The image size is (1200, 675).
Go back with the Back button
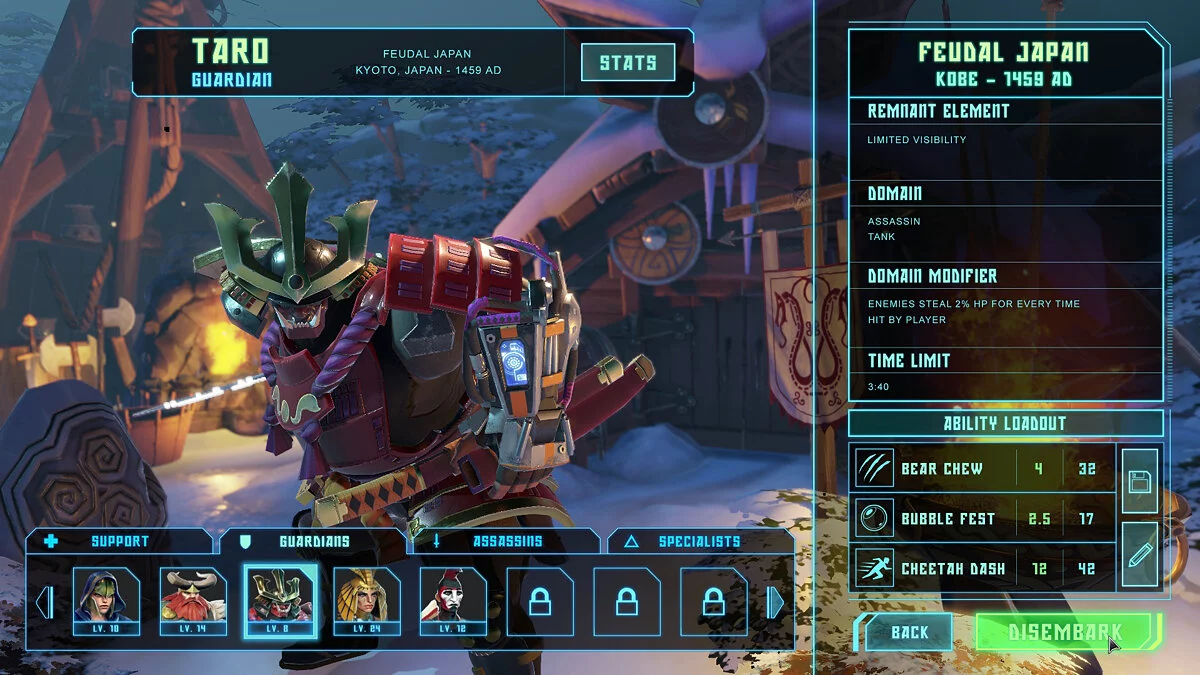(909, 632)
